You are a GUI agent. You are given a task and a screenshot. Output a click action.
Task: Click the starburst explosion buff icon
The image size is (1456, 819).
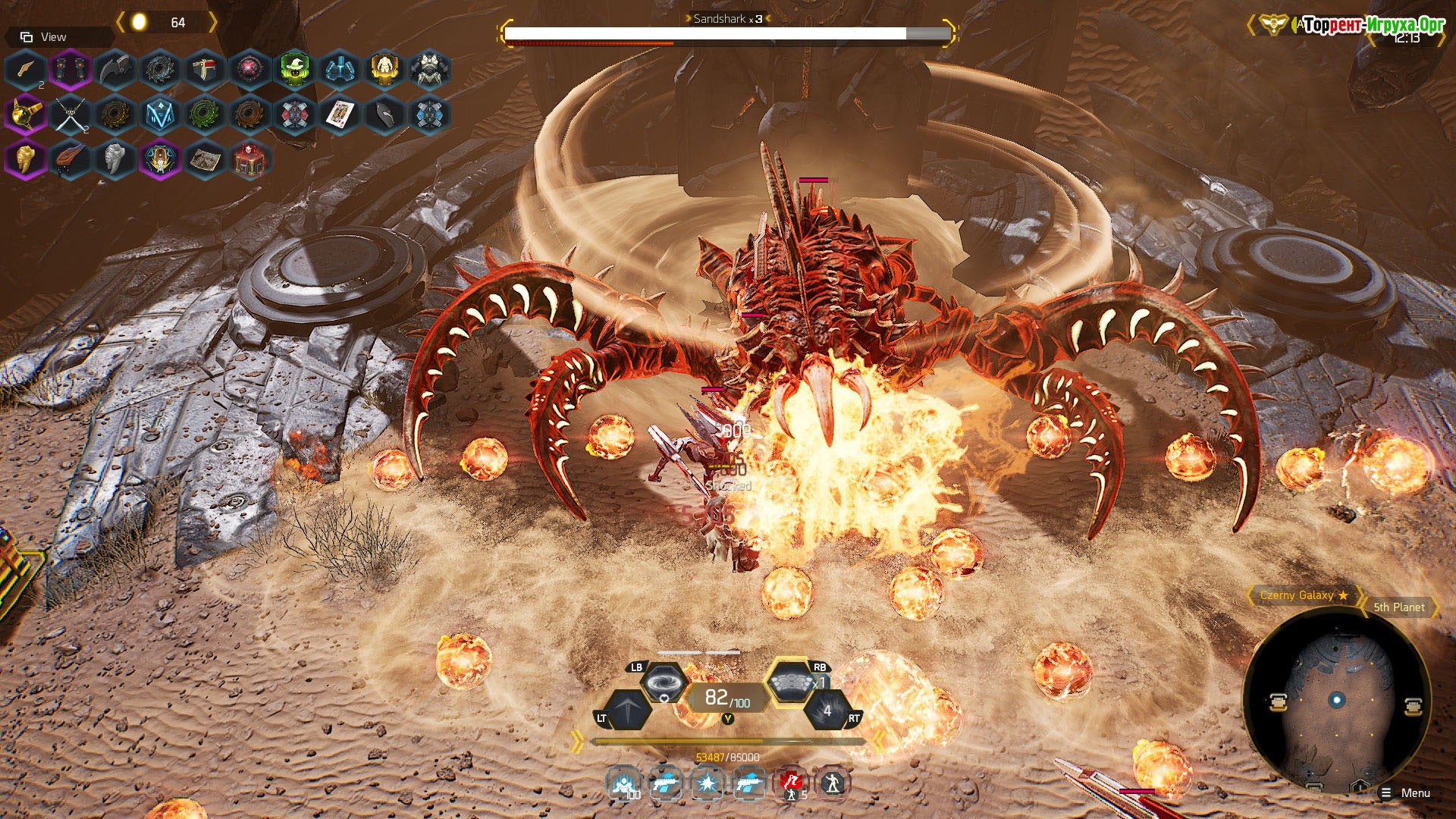tap(707, 783)
